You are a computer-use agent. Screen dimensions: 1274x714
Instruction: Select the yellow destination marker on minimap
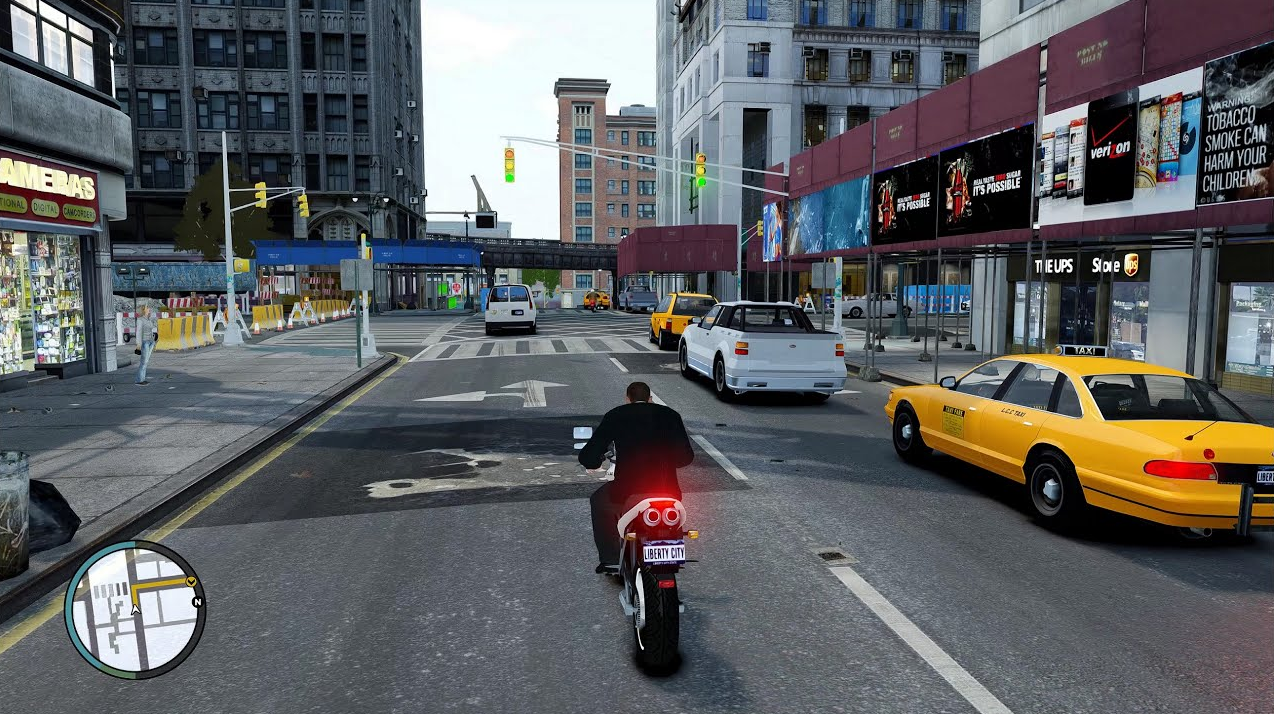click(x=191, y=579)
